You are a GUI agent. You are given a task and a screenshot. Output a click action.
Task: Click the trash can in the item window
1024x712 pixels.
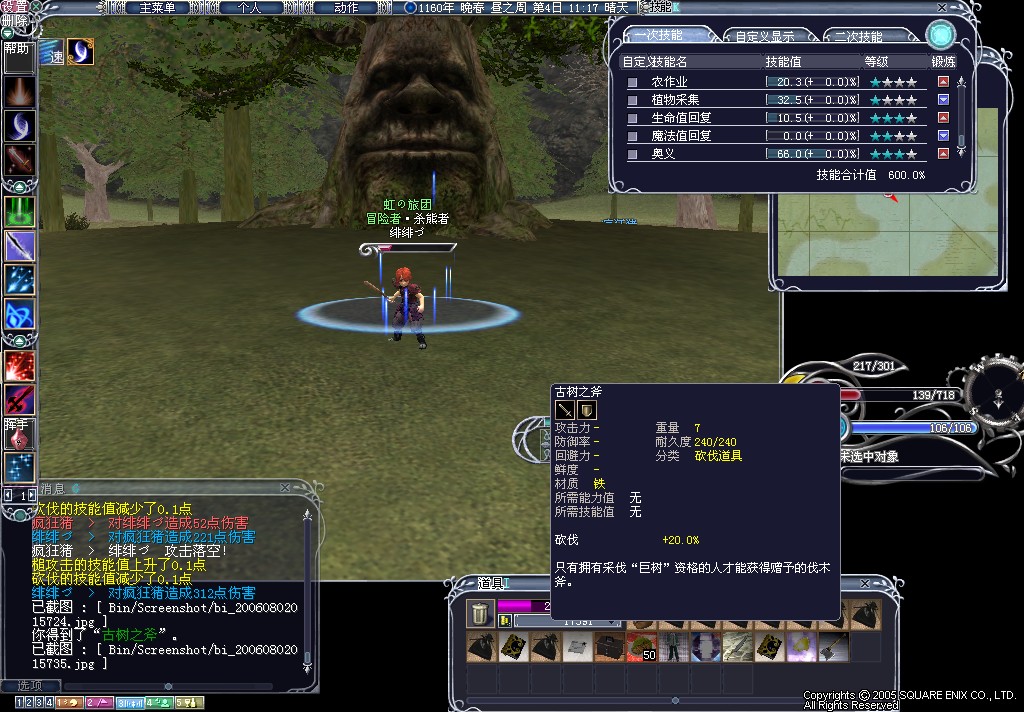coord(479,613)
